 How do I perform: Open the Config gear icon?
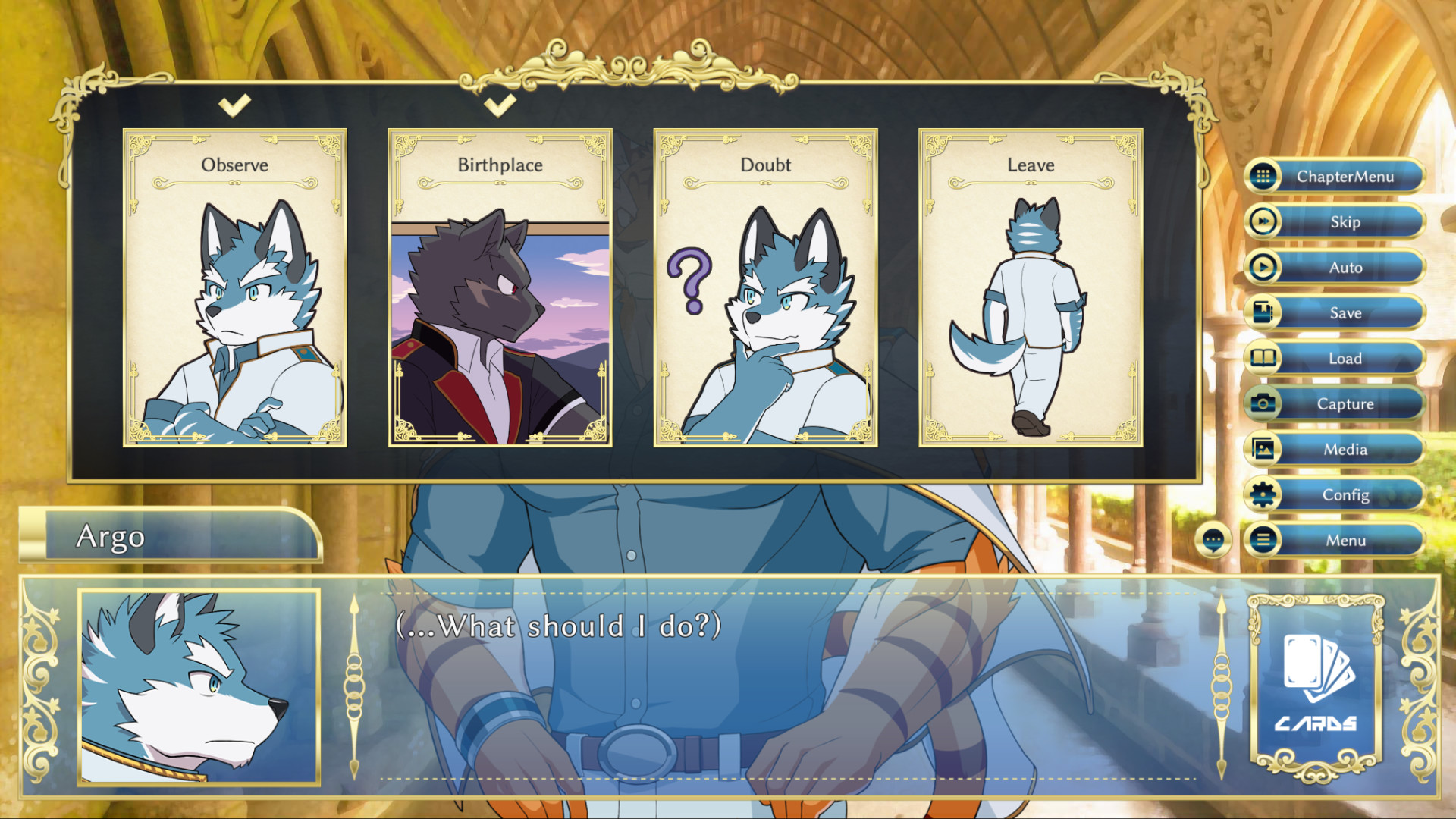[x=1263, y=494]
